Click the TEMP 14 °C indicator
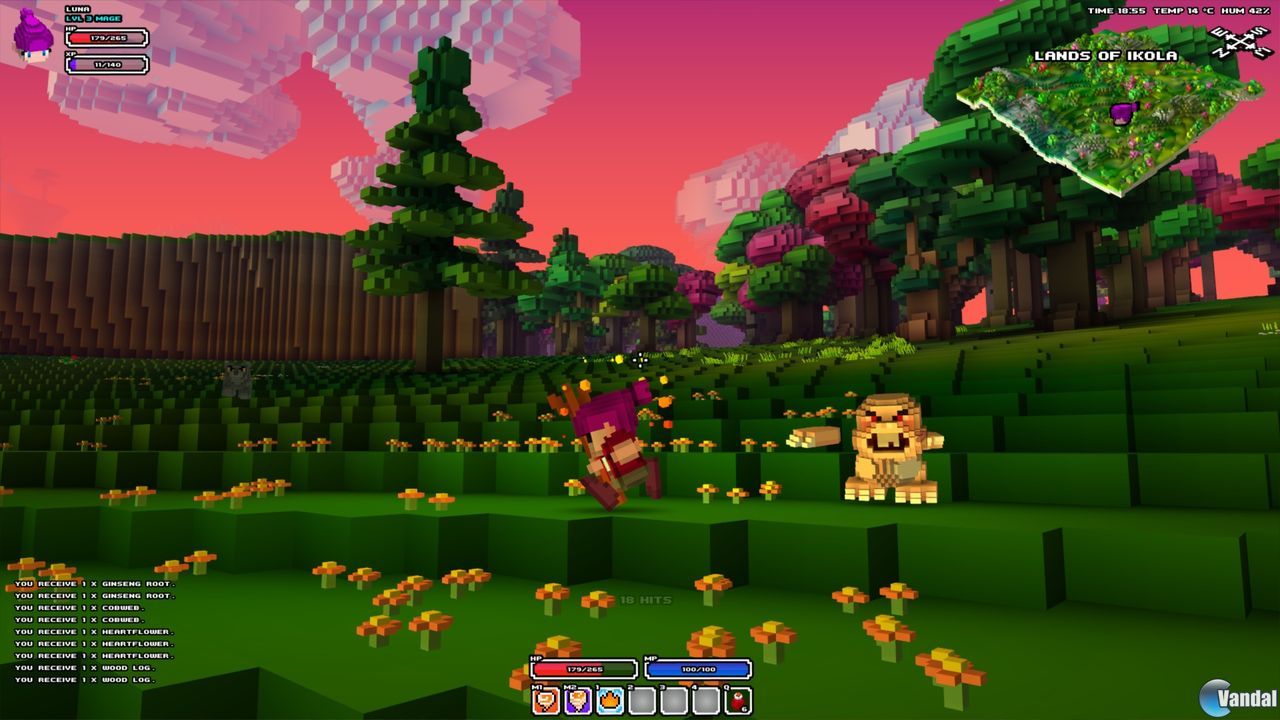Screen dimensions: 1280x720 click(x=1185, y=10)
